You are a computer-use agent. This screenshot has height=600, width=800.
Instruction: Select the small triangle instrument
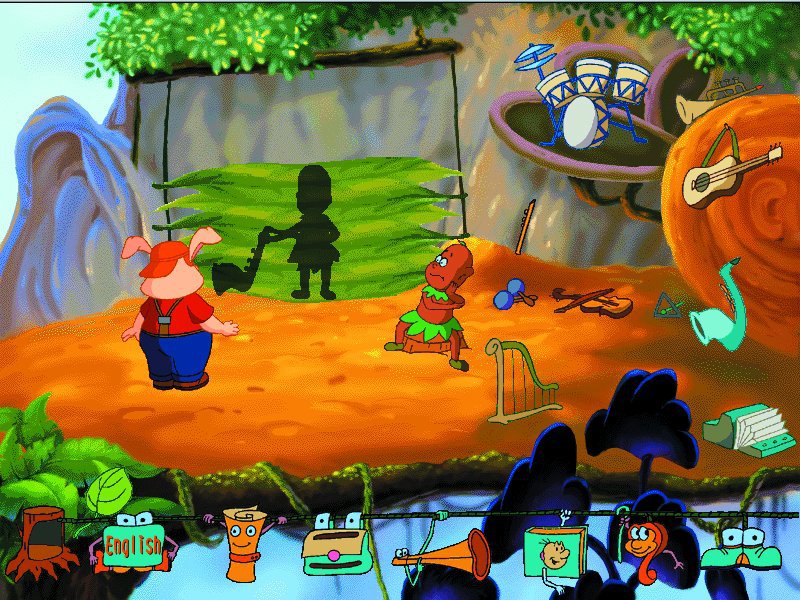click(667, 304)
